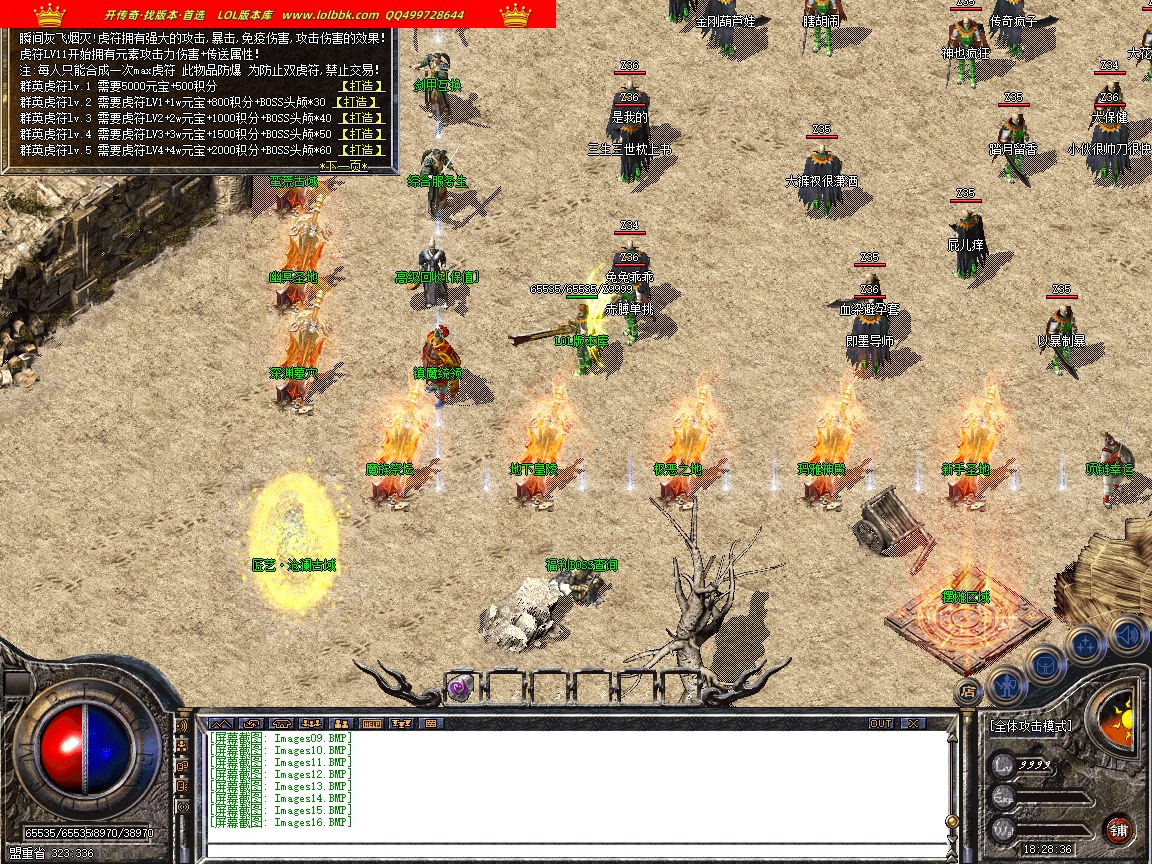Click the LOL版本库 red advertisement banner
The height and width of the screenshot is (864, 1152).
pyautogui.click(x=278, y=14)
